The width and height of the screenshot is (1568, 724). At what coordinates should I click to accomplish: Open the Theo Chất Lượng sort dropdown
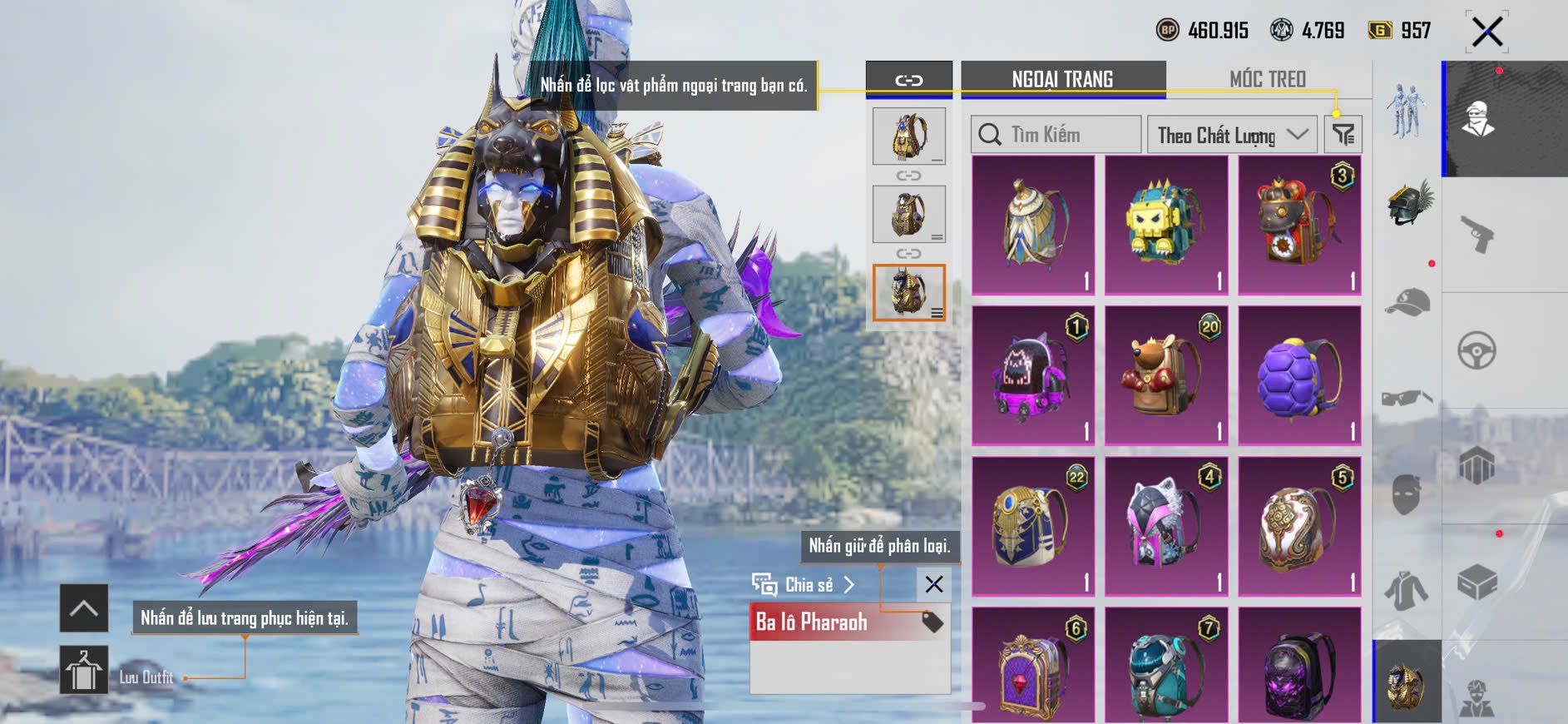1231,135
